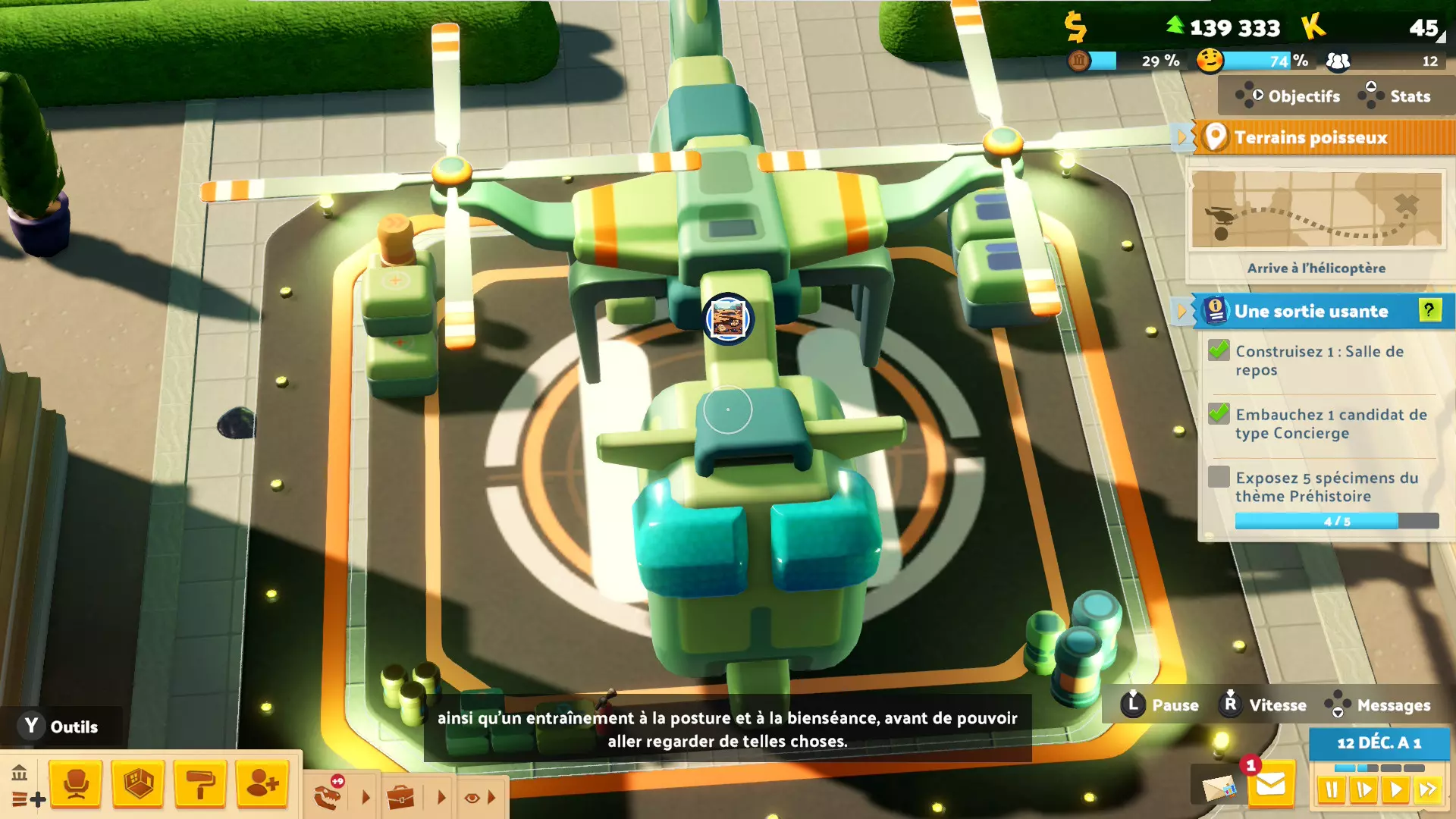
Task: Set game speed to normal play
Action: pyautogui.click(x=1395, y=790)
